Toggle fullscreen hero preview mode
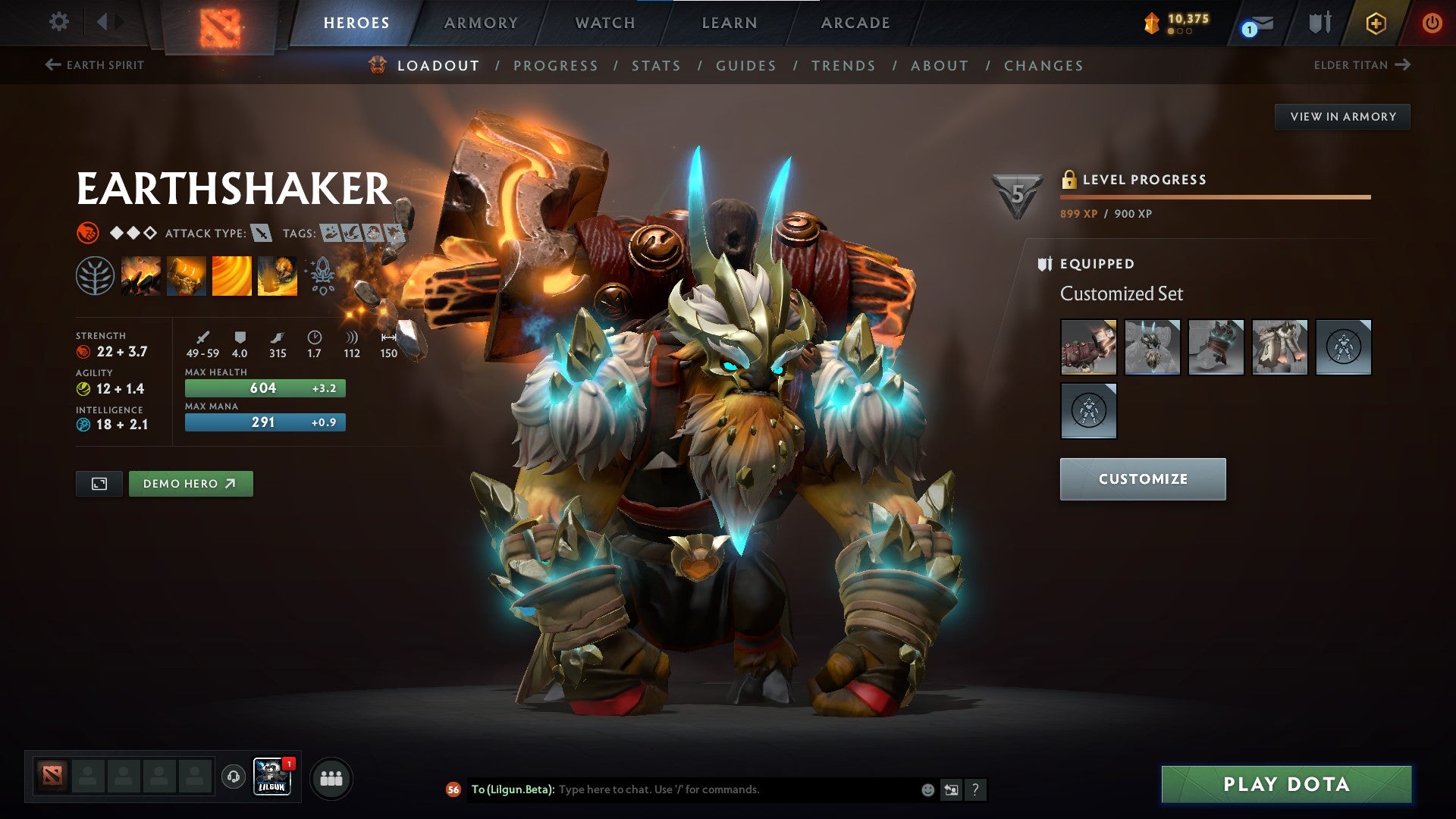Image resolution: width=1456 pixels, height=819 pixels. point(99,483)
